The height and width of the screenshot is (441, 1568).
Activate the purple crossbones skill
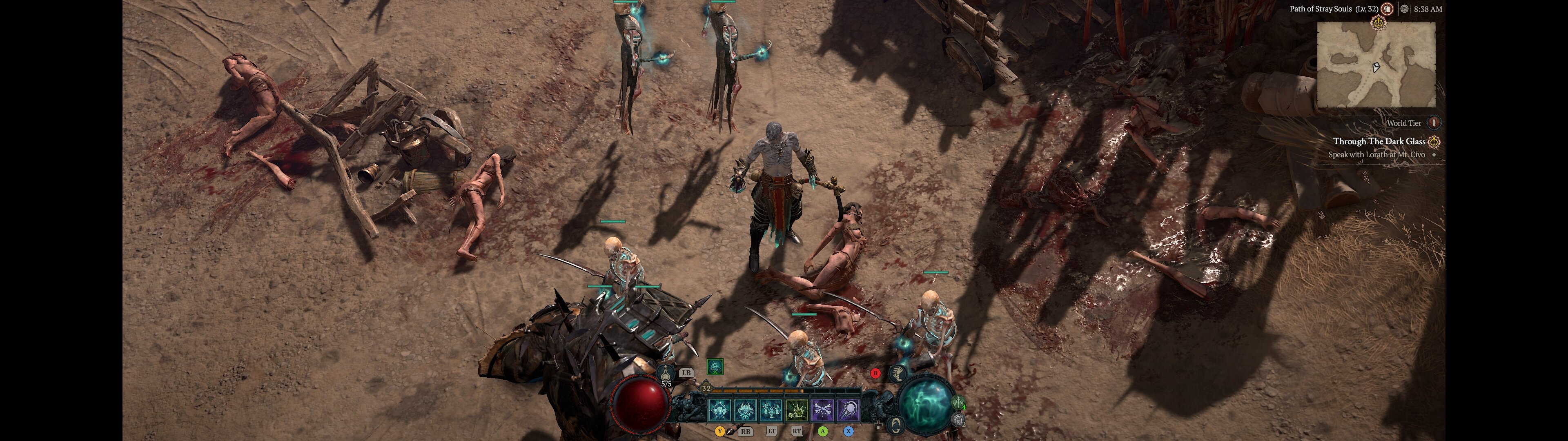coord(823,410)
